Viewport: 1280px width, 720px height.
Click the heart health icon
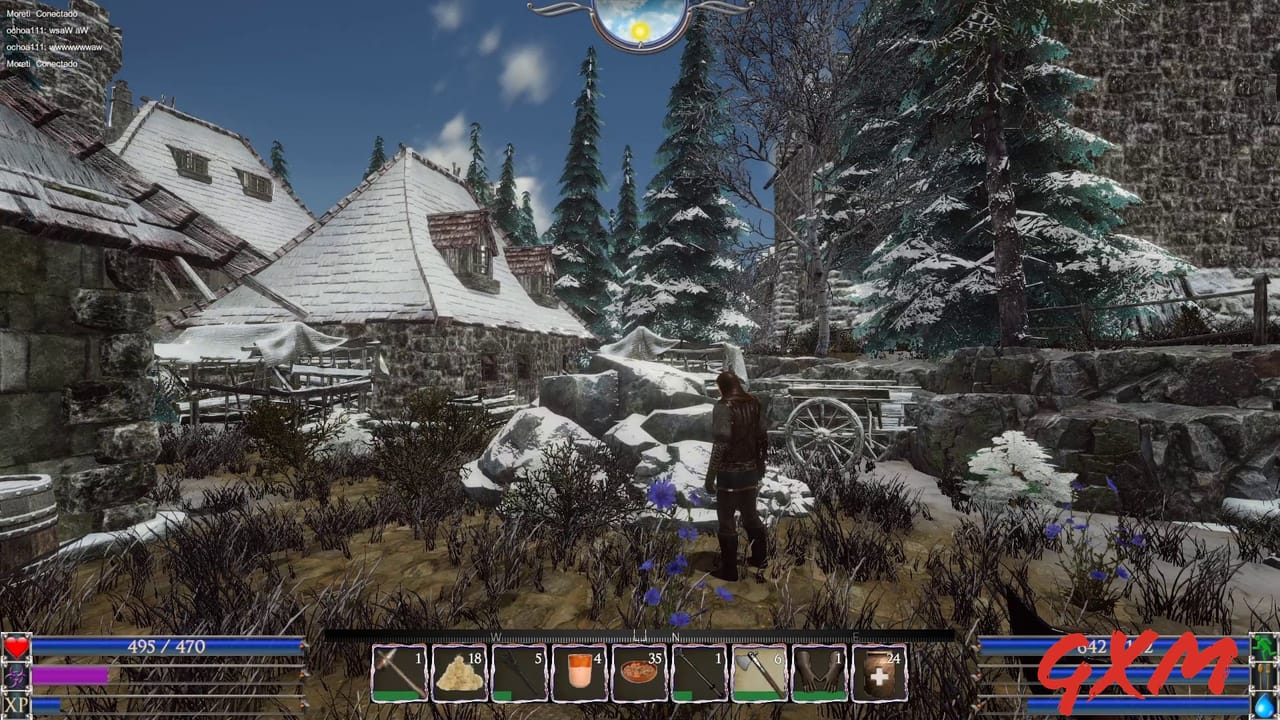(x=14, y=648)
